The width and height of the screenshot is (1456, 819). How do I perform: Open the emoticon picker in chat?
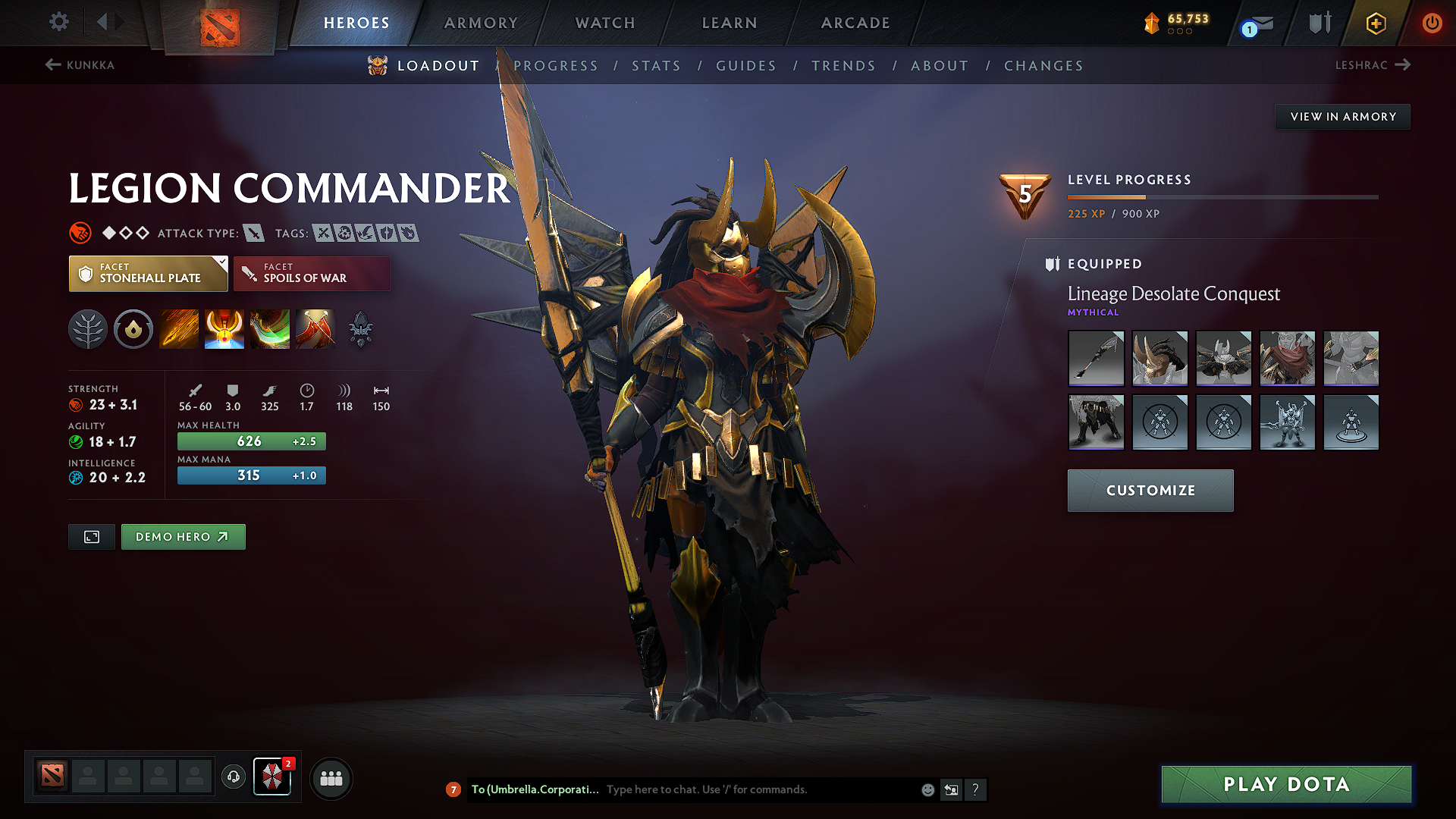[927, 789]
